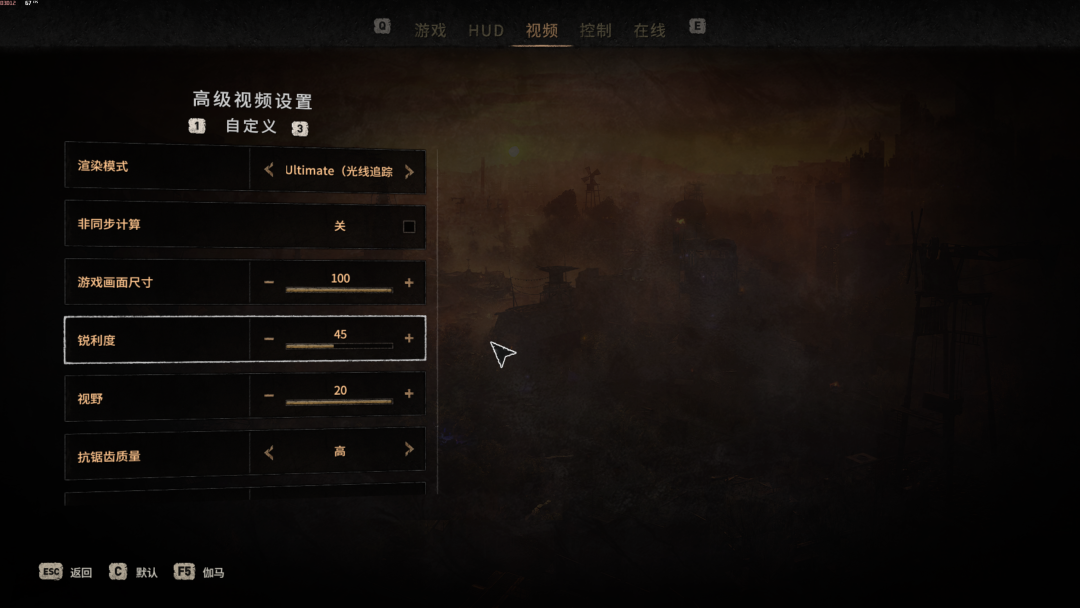Open the 在线 tab
The width and height of the screenshot is (1080, 608).
[x=649, y=30]
